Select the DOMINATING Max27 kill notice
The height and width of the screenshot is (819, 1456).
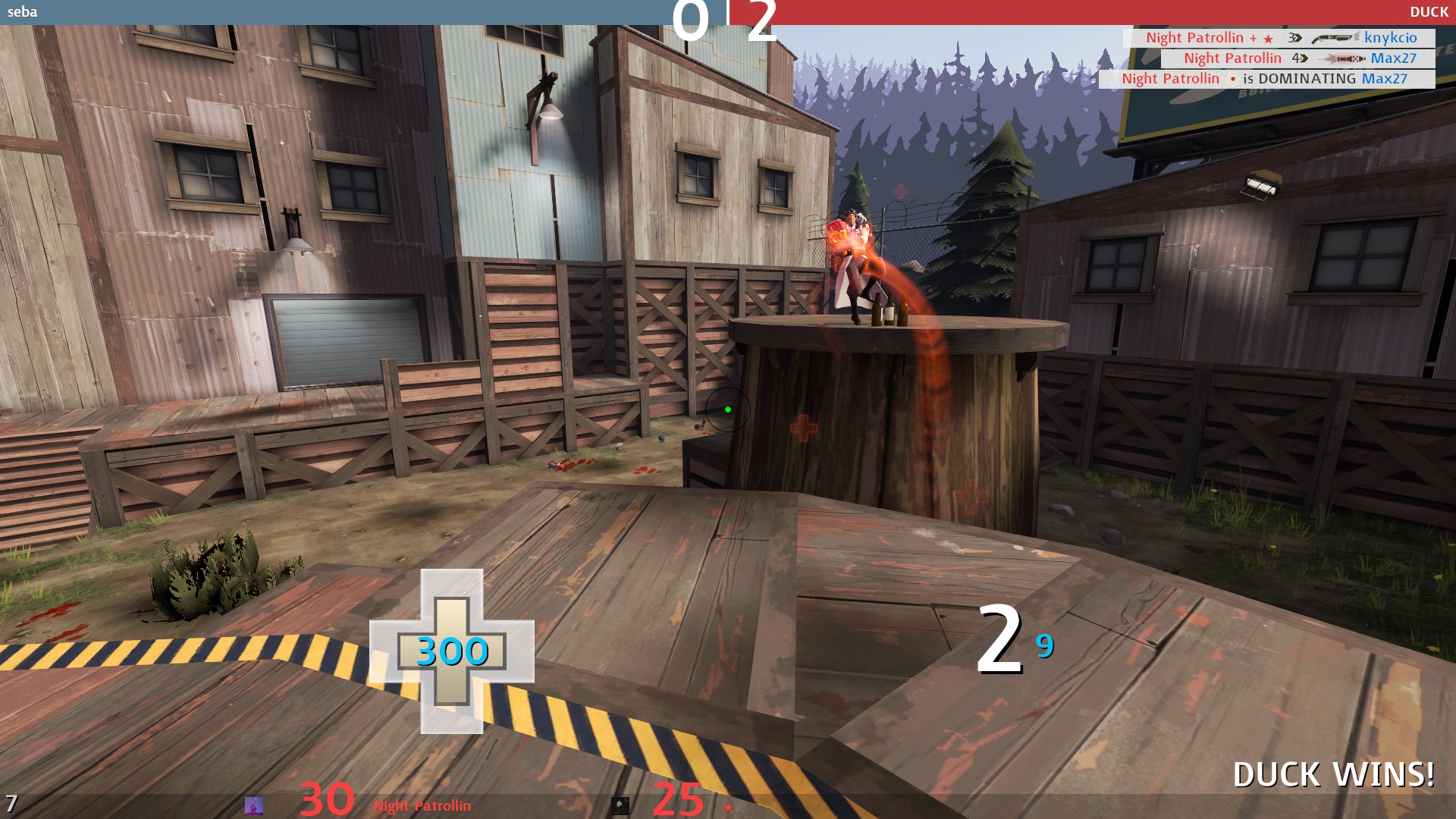click(1266, 79)
